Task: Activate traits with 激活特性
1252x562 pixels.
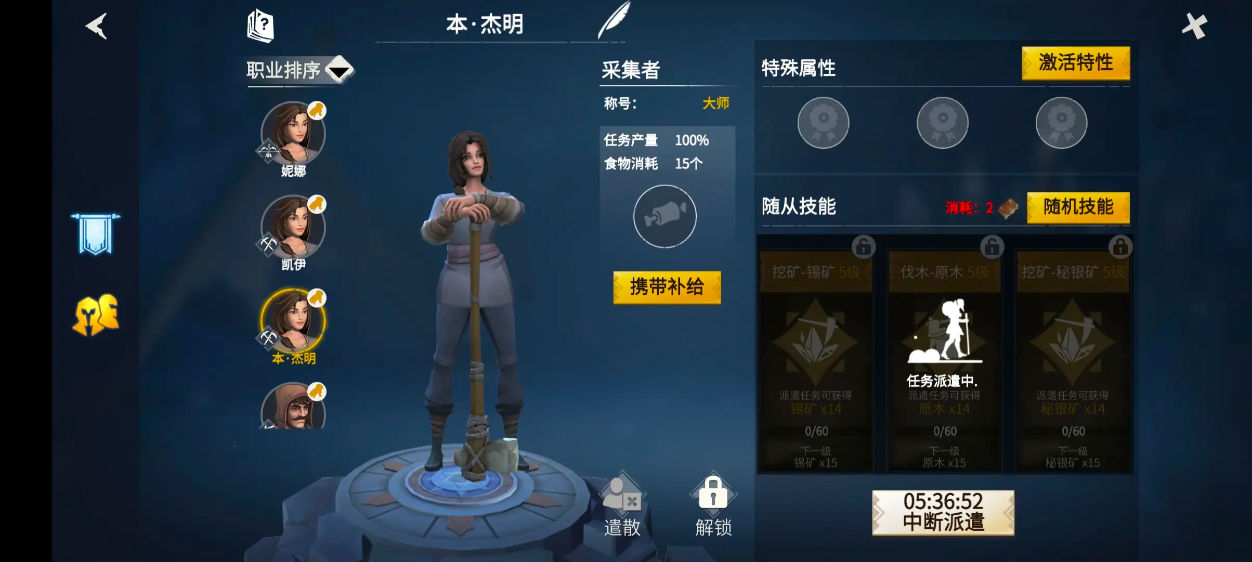Action: tap(1075, 63)
